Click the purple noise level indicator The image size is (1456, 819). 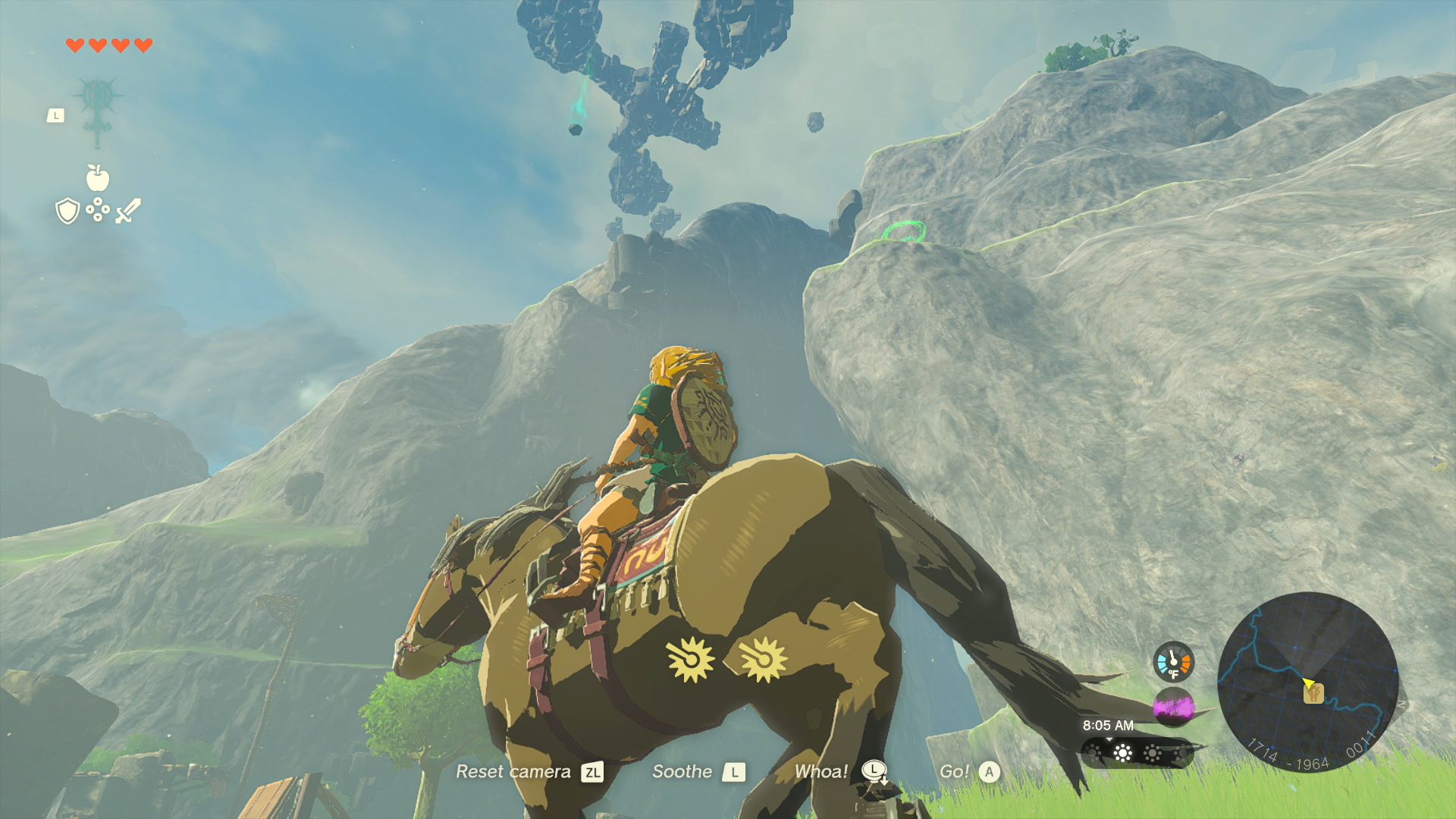[1173, 707]
